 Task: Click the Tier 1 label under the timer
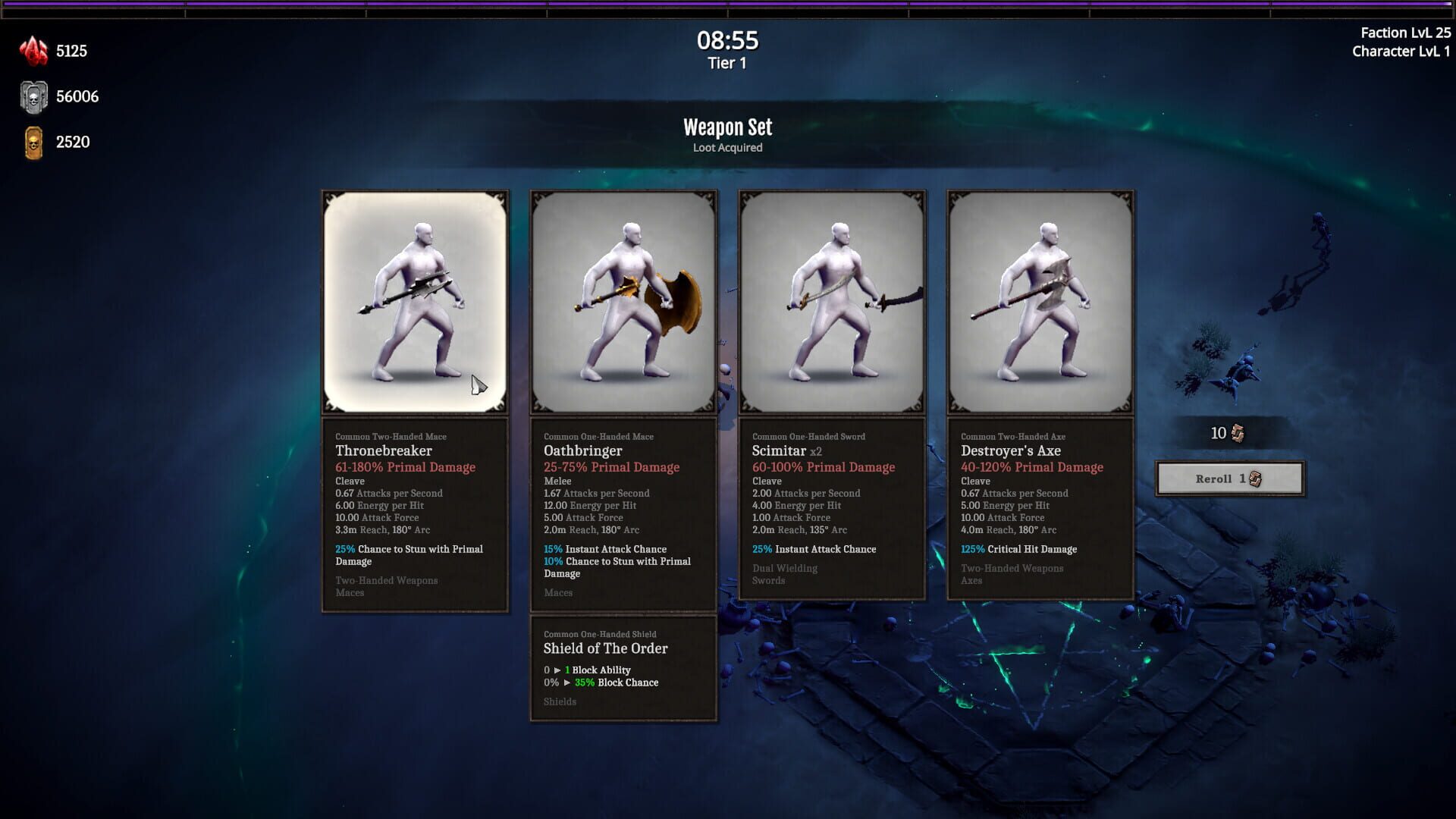726,64
